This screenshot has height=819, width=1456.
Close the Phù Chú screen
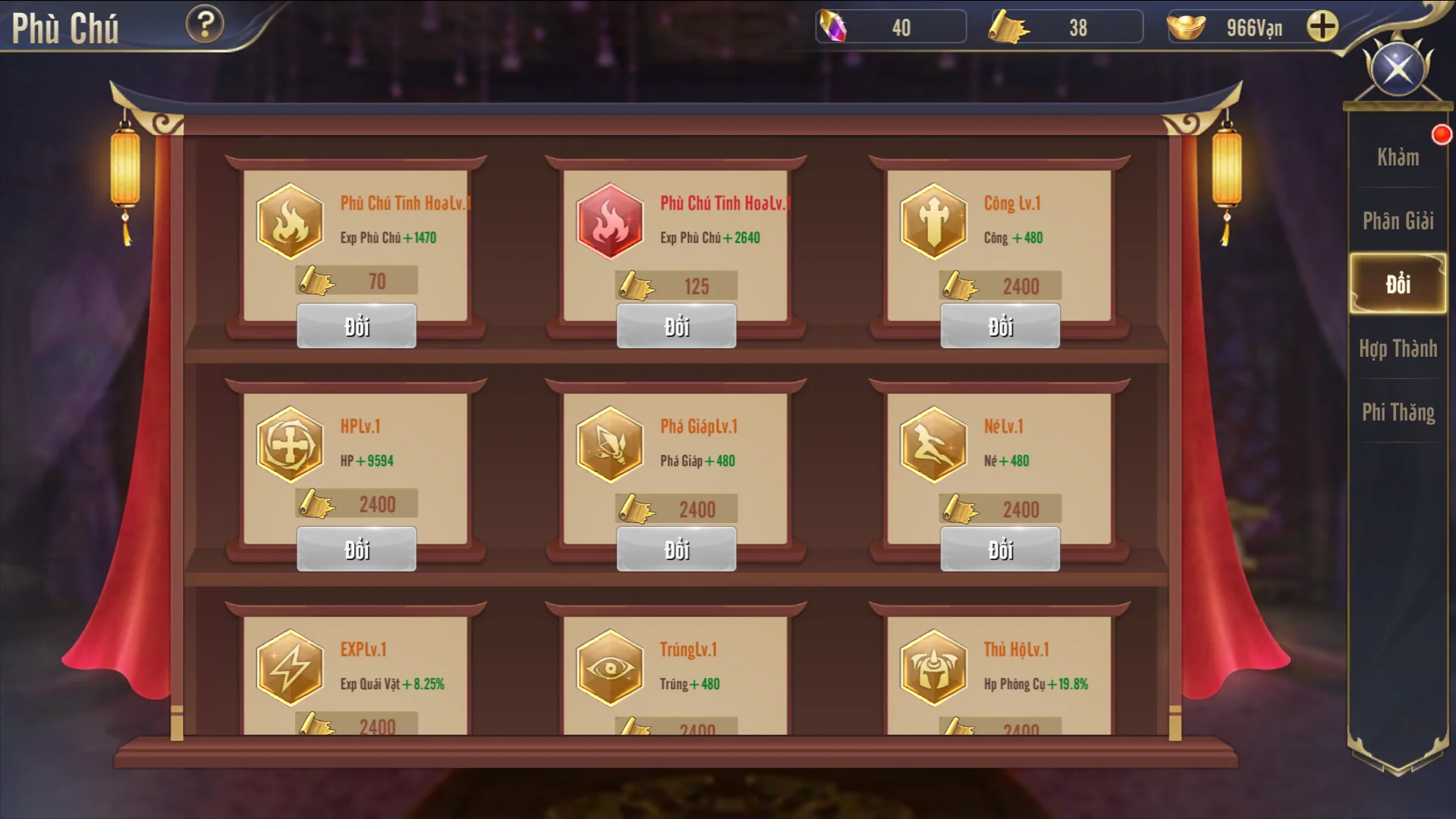click(1398, 70)
